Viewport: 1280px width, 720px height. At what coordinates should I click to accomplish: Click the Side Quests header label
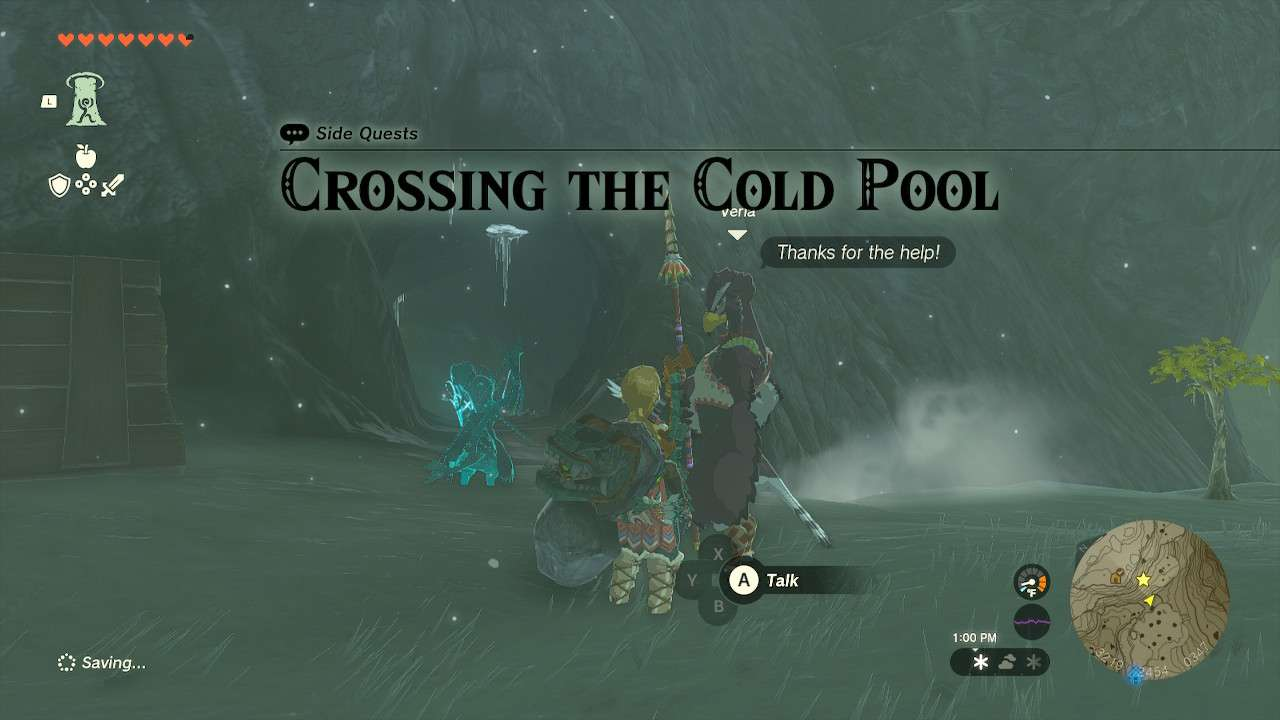coord(368,134)
